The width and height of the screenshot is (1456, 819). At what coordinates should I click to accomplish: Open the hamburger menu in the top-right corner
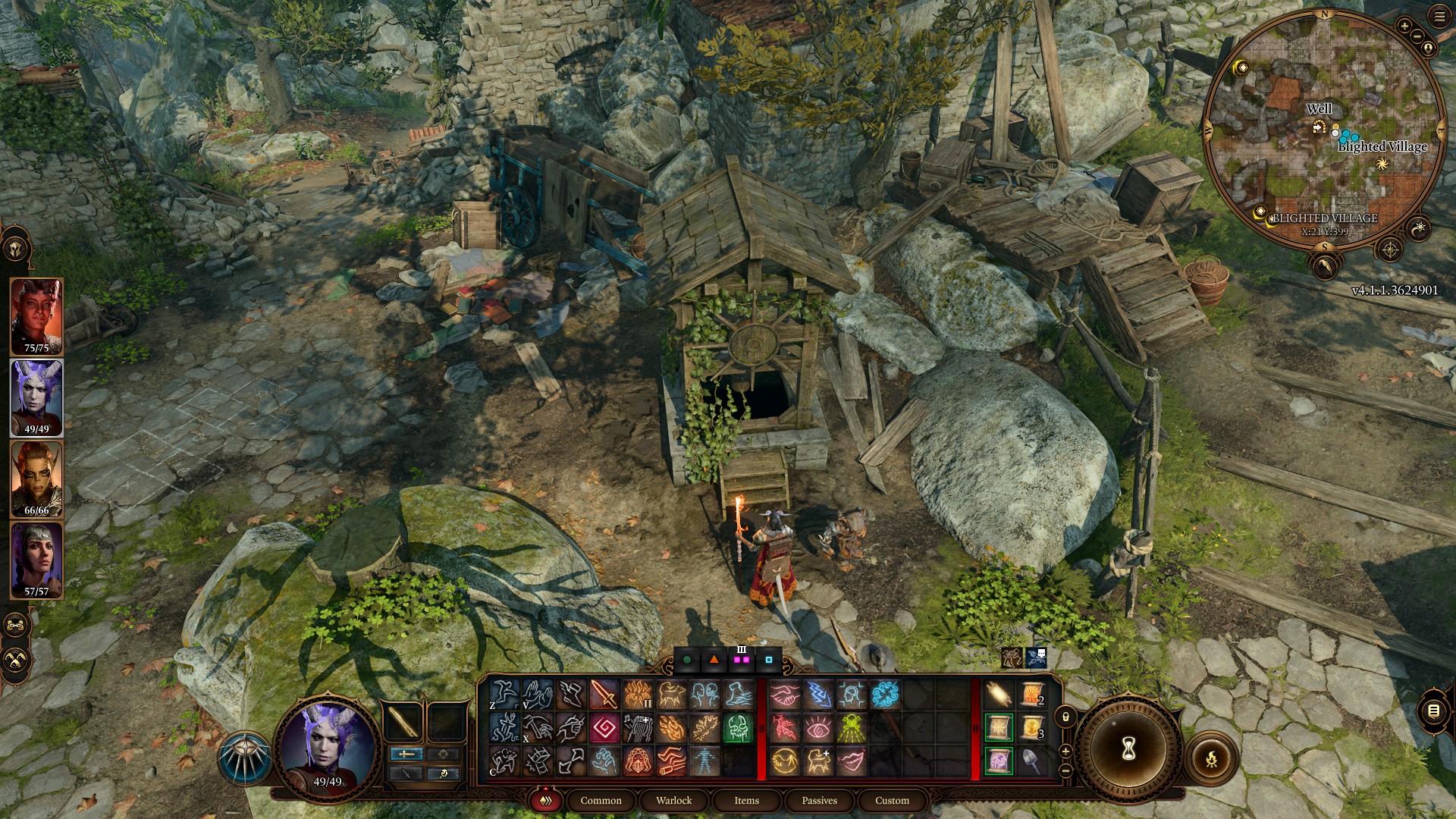click(x=1439, y=17)
